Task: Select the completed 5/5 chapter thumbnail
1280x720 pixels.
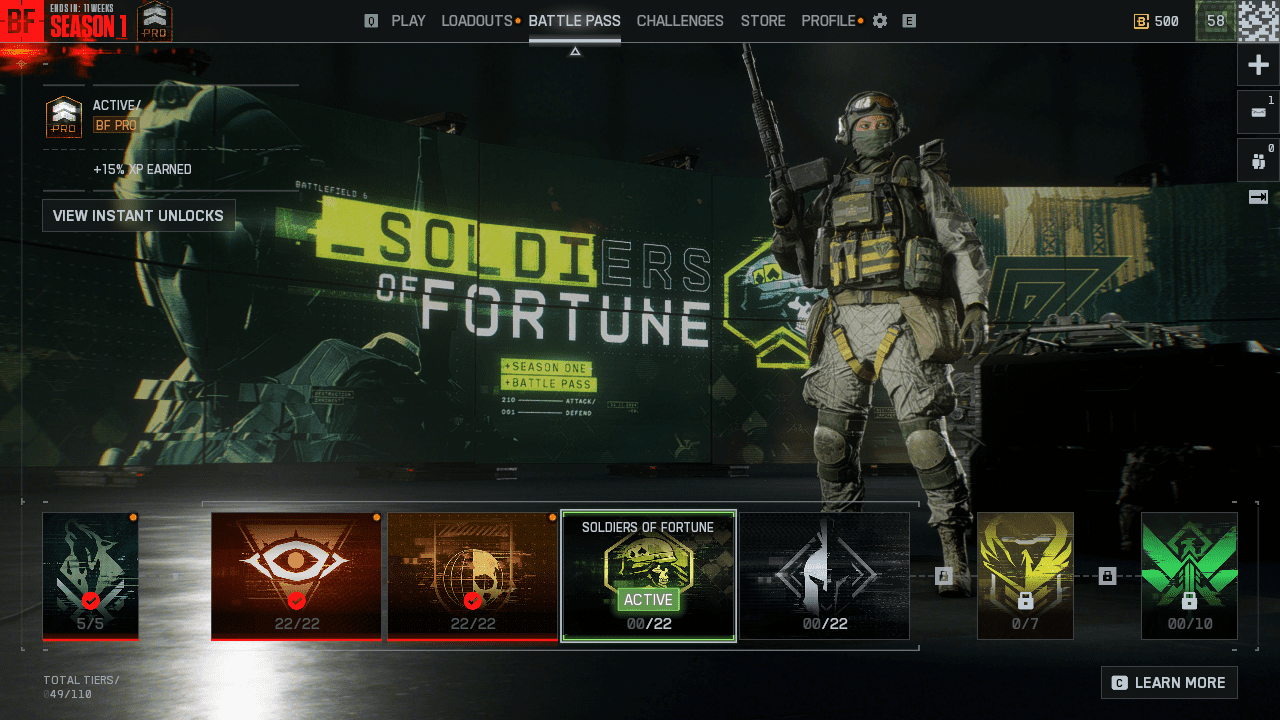Action: 90,575
